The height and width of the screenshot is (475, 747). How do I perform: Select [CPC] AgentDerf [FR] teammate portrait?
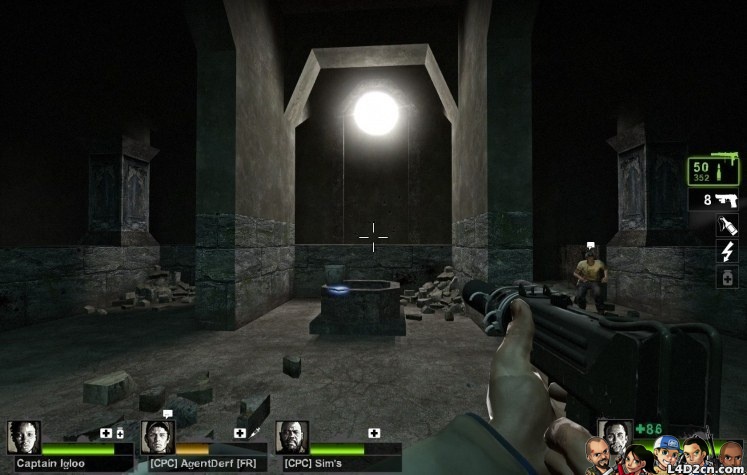click(x=158, y=437)
